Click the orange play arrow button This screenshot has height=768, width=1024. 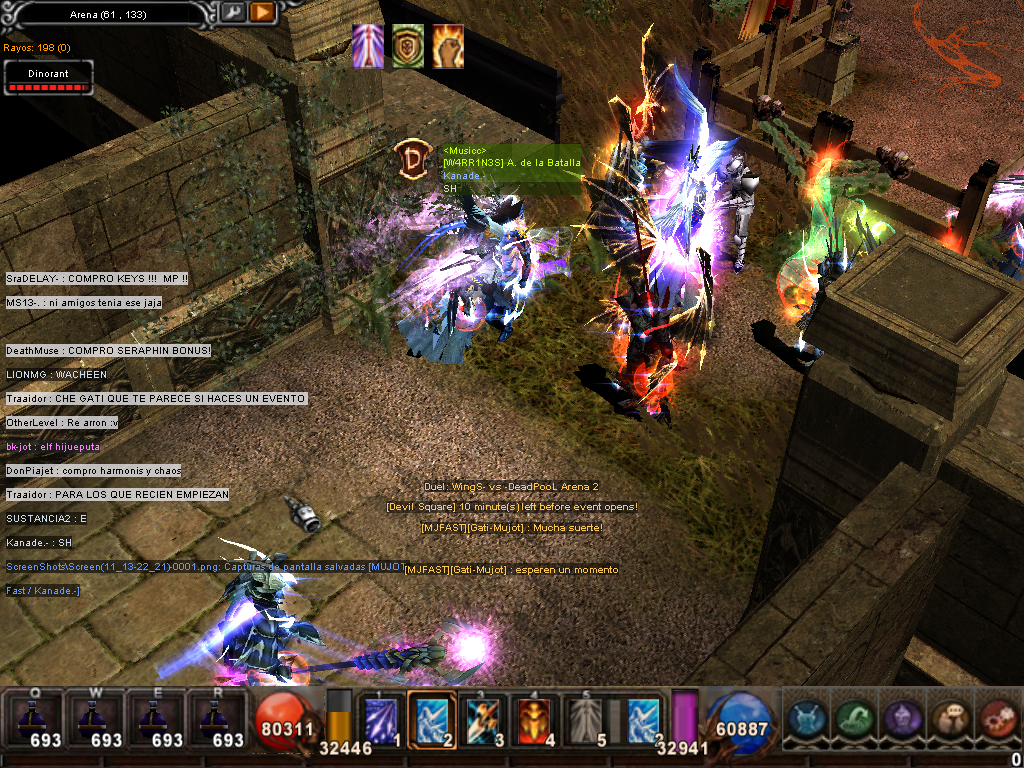coord(262,12)
